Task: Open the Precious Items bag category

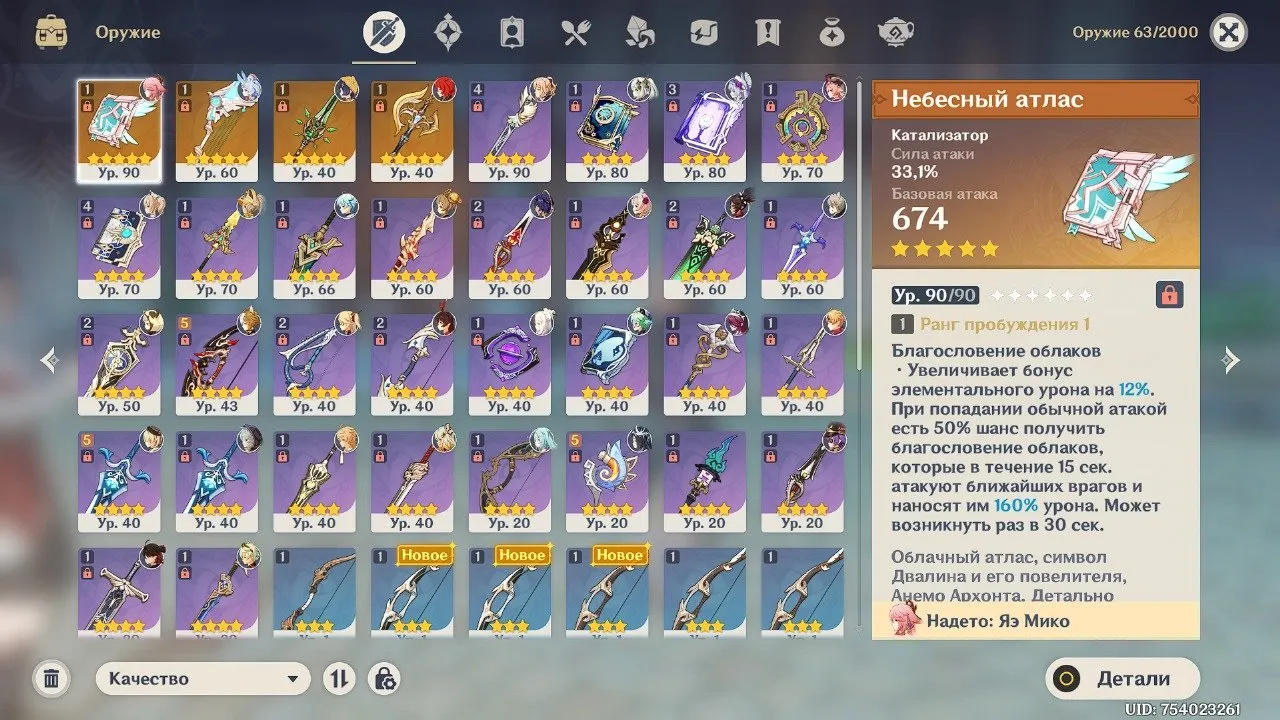Action: coord(831,31)
